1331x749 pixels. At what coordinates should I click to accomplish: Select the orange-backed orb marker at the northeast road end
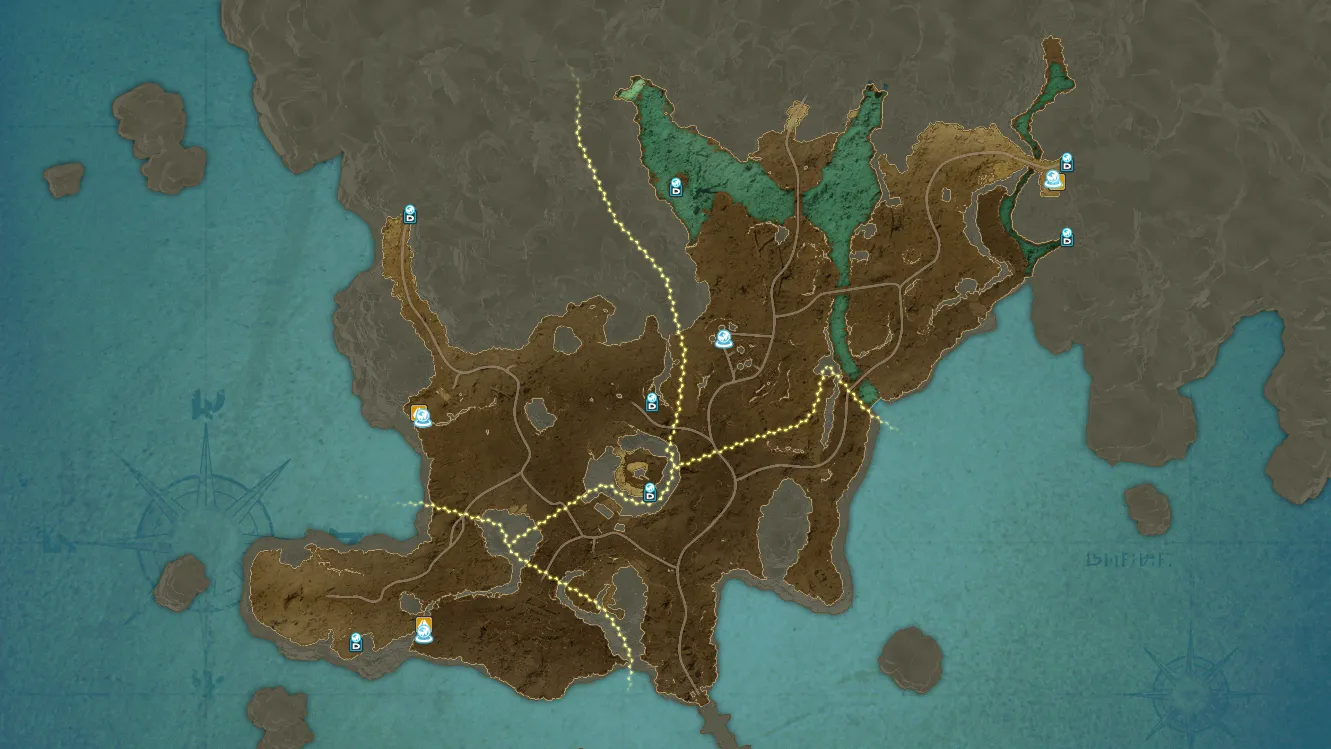1054,181
